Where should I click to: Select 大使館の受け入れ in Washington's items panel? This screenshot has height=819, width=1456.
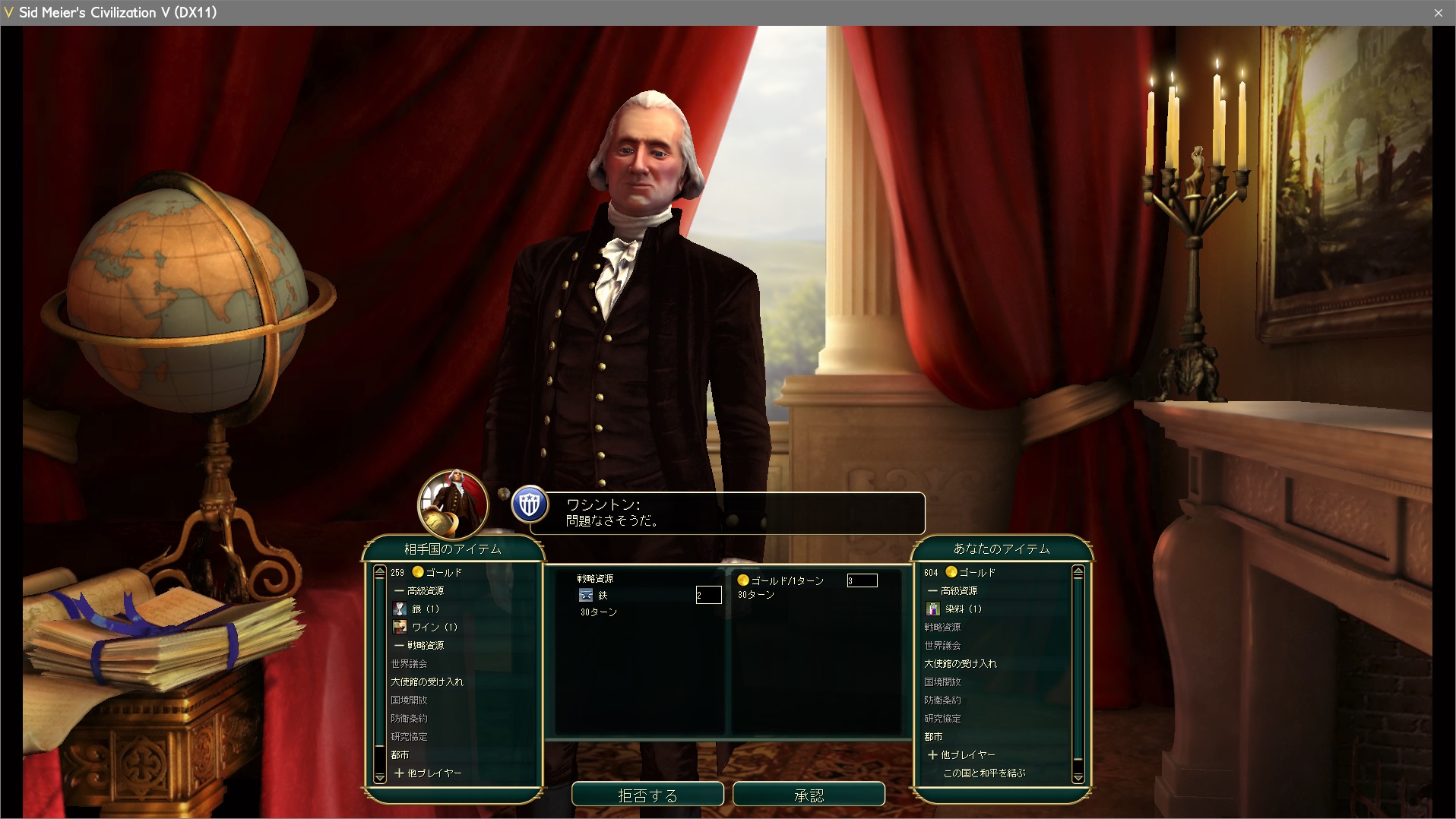[427, 681]
